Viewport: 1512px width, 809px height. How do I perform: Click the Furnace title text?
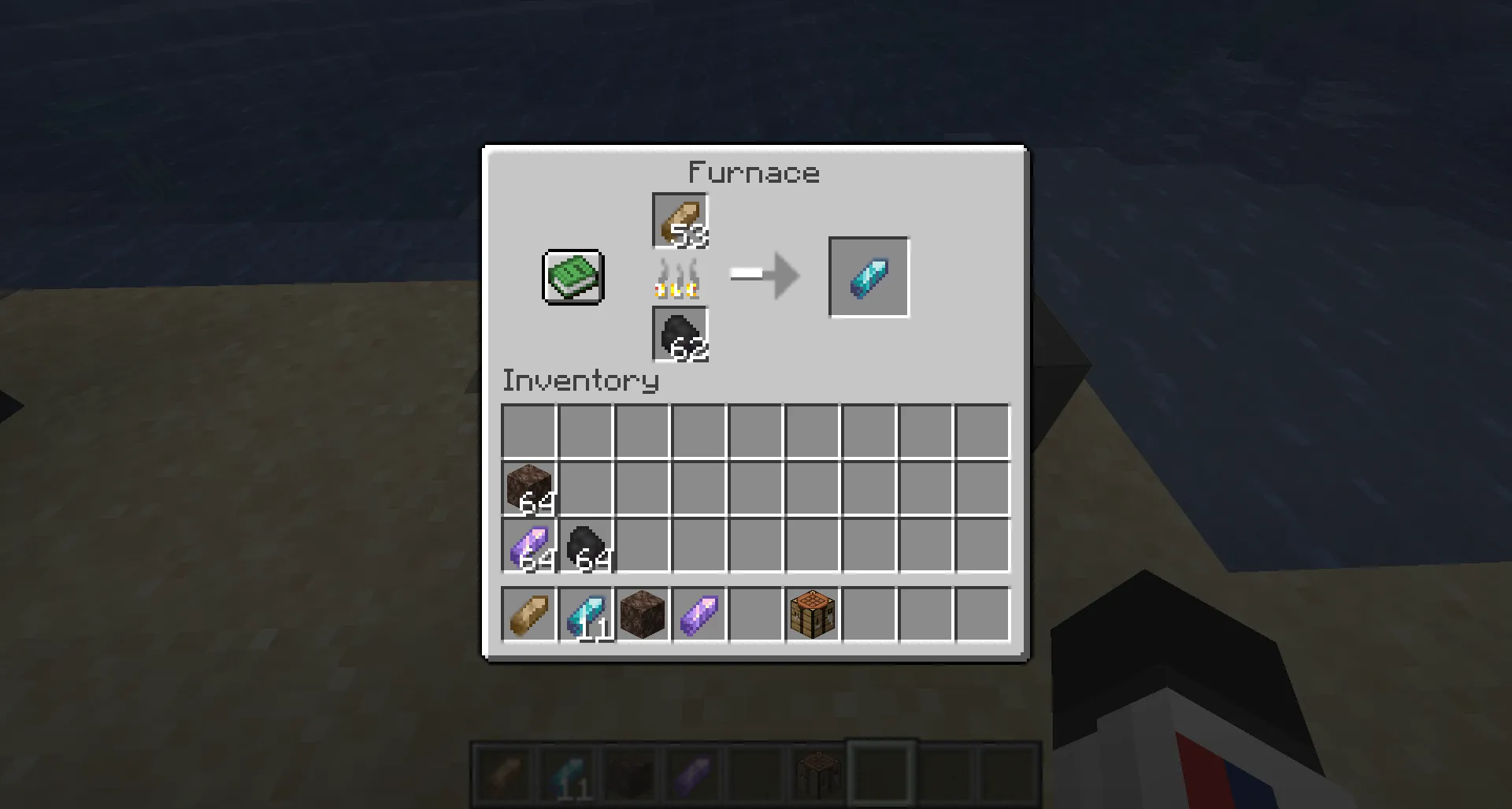click(754, 173)
